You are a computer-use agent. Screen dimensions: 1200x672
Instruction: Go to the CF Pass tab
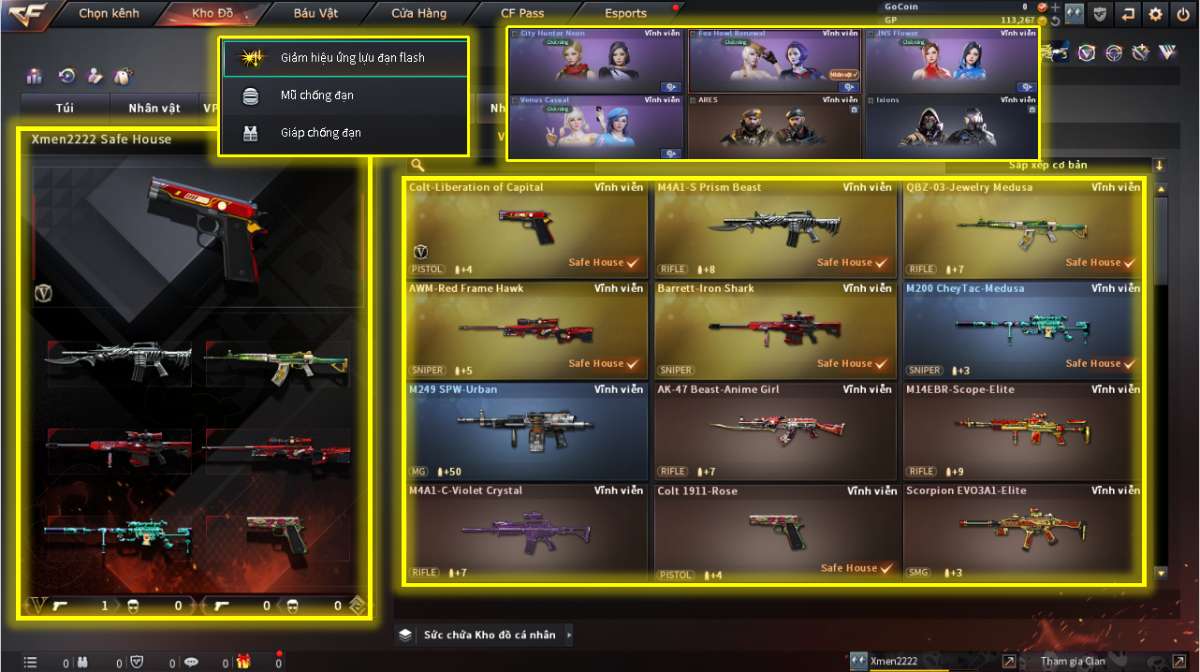522,14
